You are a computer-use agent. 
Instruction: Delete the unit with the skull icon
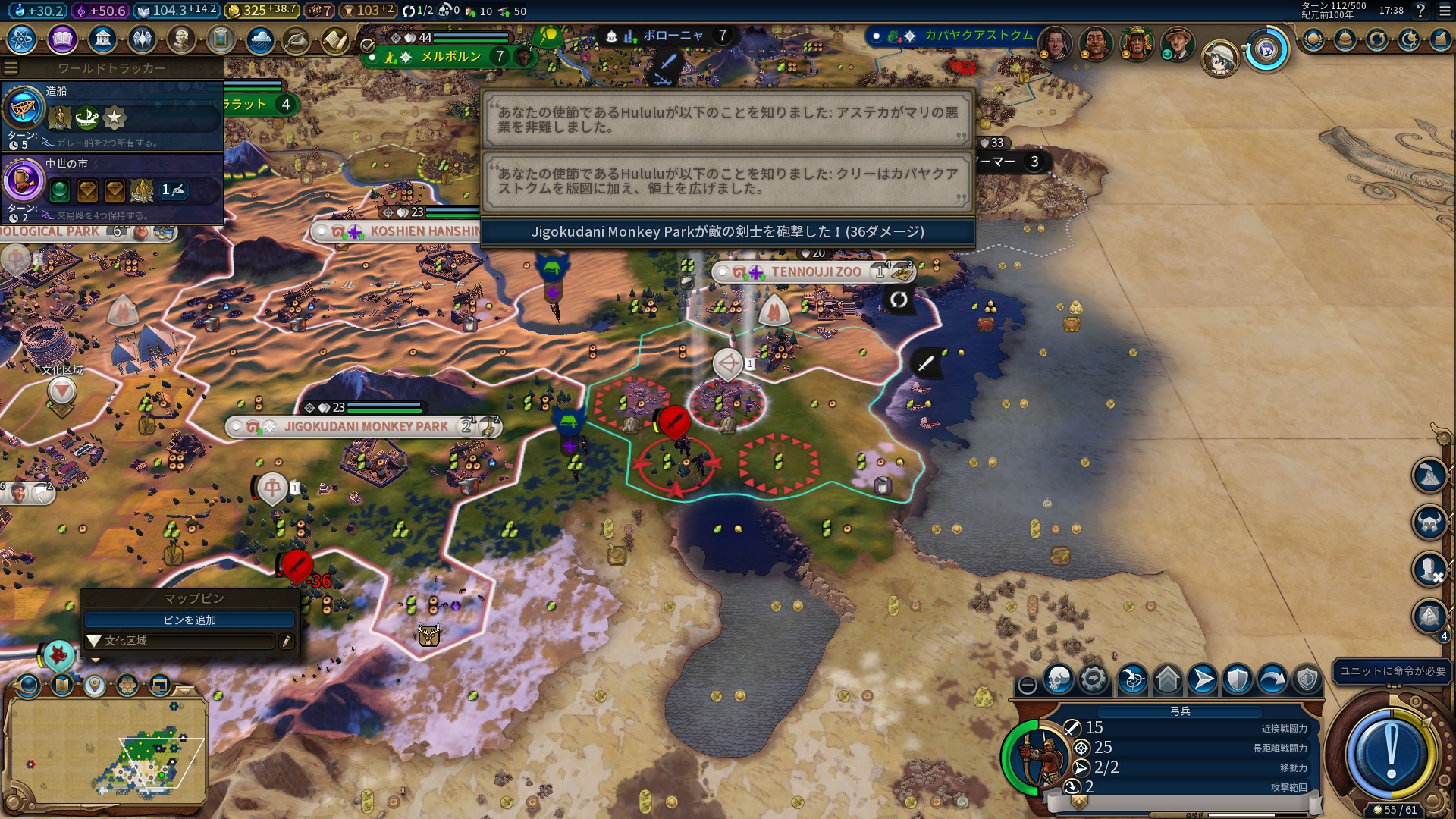(x=1059, y=679)
